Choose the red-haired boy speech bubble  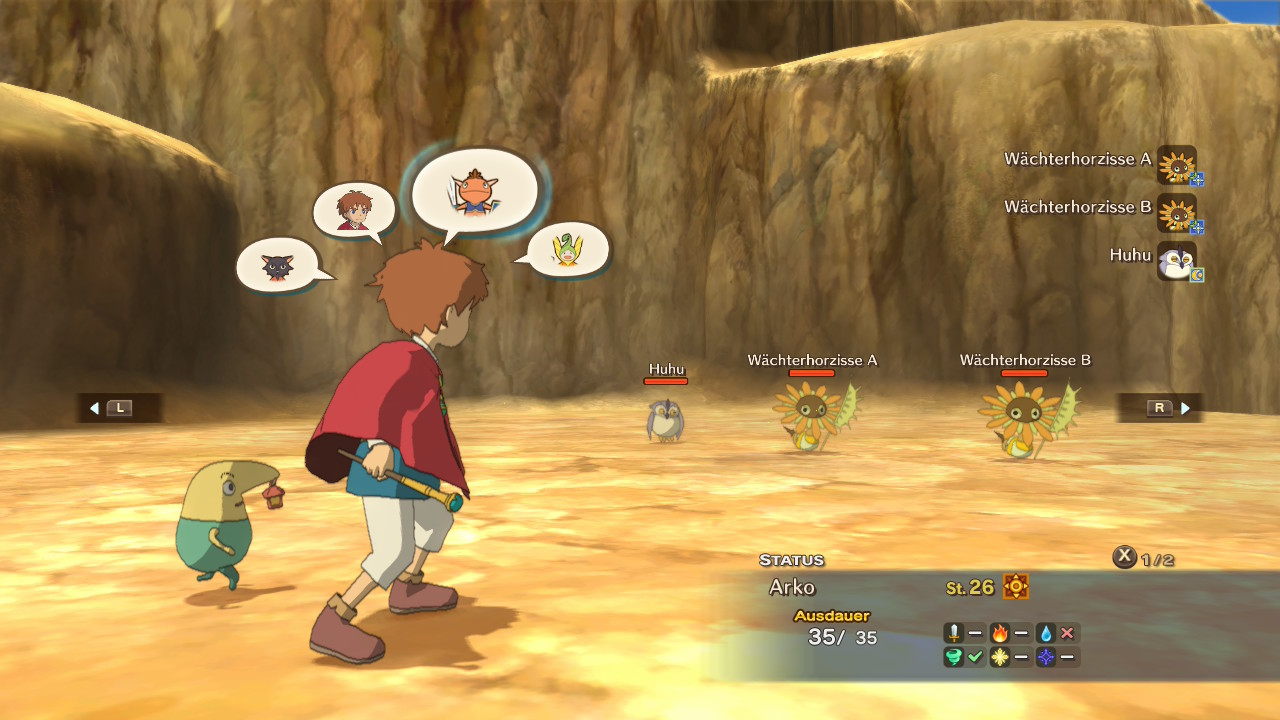pos(354,210)
